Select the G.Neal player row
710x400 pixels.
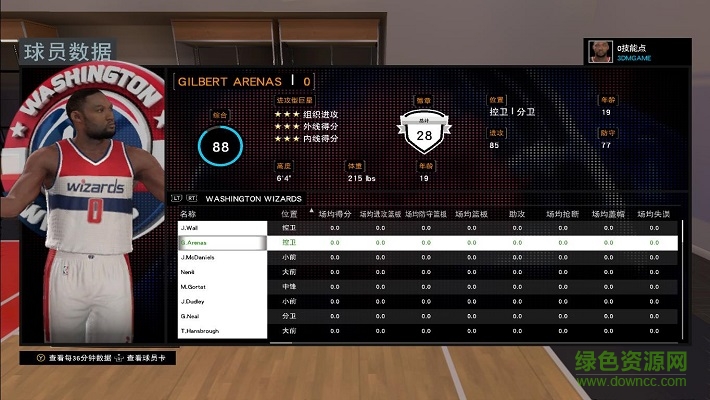coord(220,316)
